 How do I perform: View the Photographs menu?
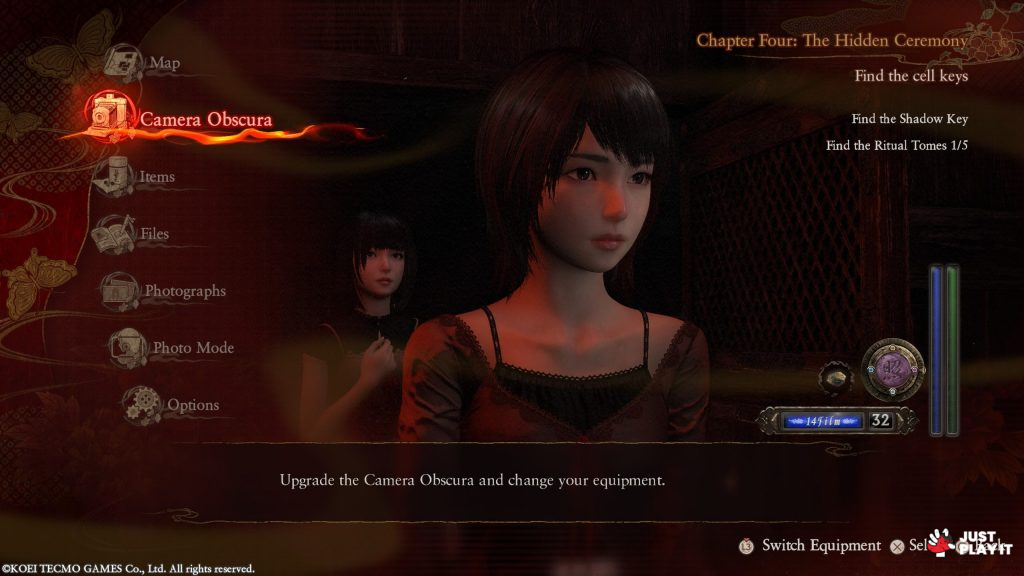[x=185, y=291]
